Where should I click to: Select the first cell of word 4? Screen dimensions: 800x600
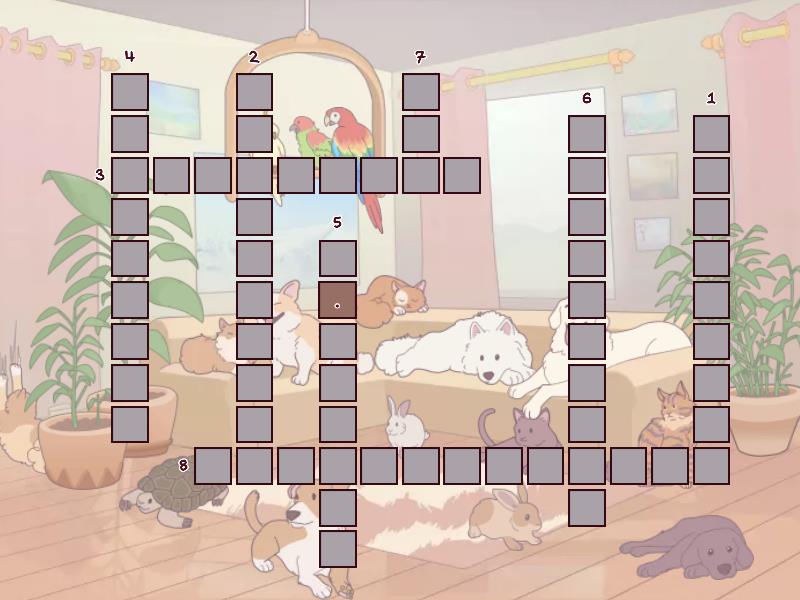tap(130, 92)
